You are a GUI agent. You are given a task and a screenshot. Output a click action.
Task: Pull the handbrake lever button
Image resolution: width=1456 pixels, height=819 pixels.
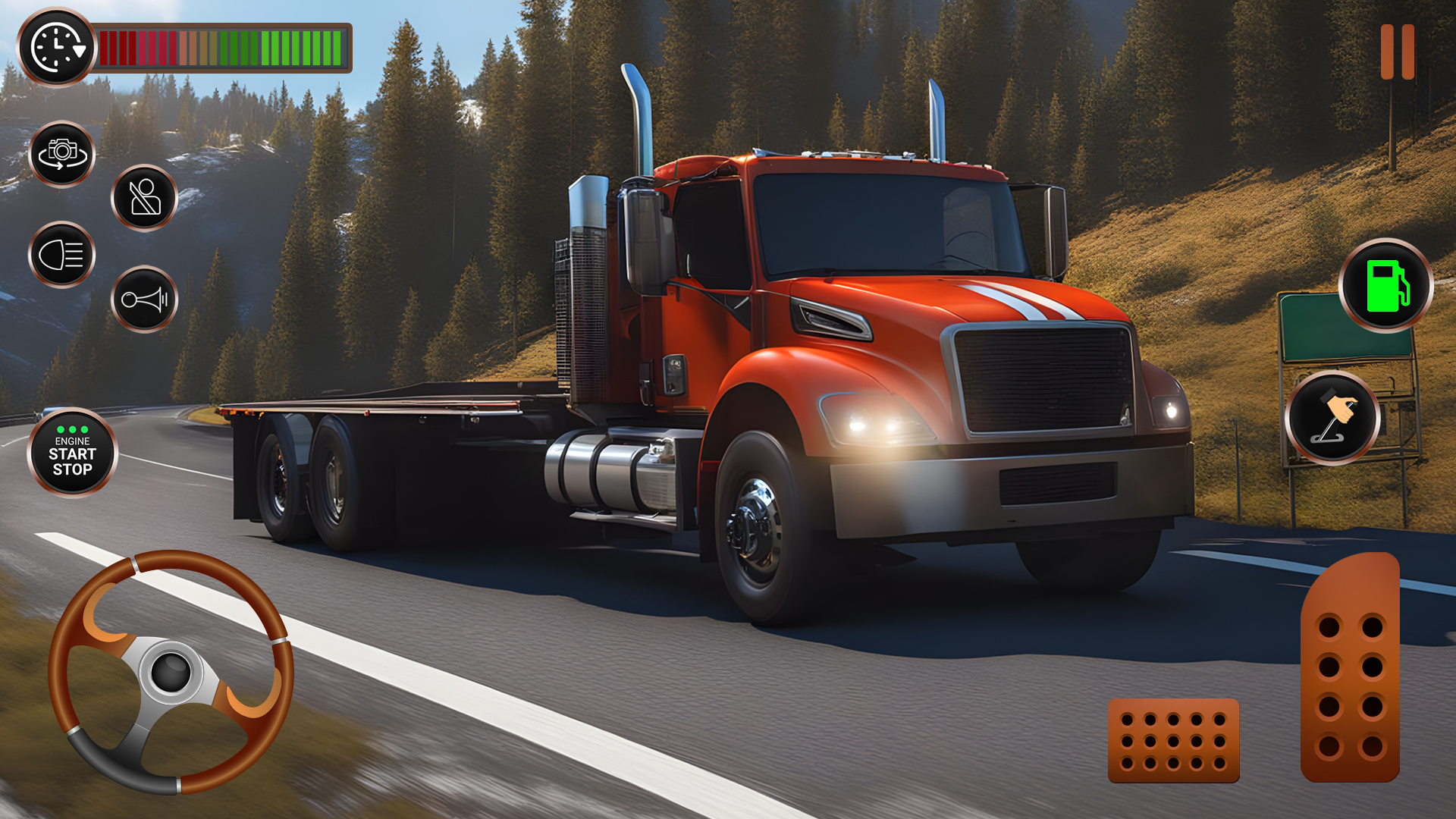pos(1332,418)
